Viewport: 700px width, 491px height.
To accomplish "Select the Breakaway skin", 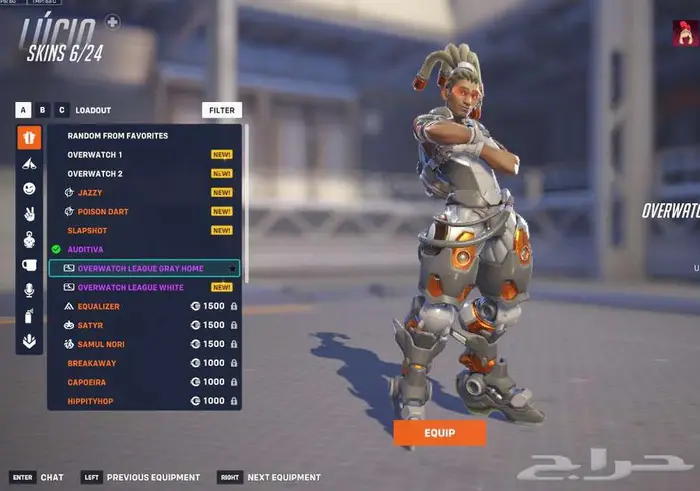I will pos(92,363).
